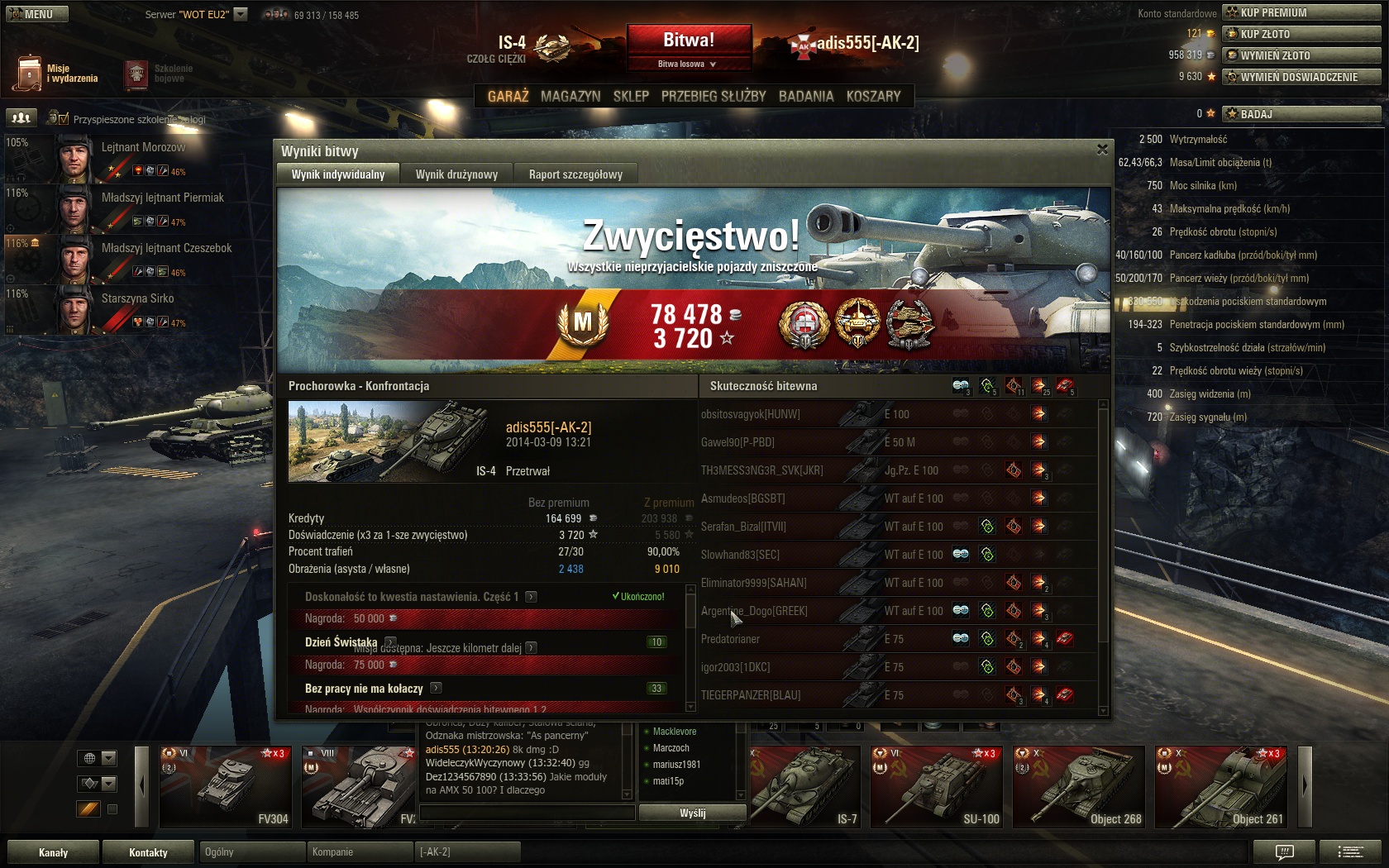Start a battle with the Bitwa! button

(689, 40)
